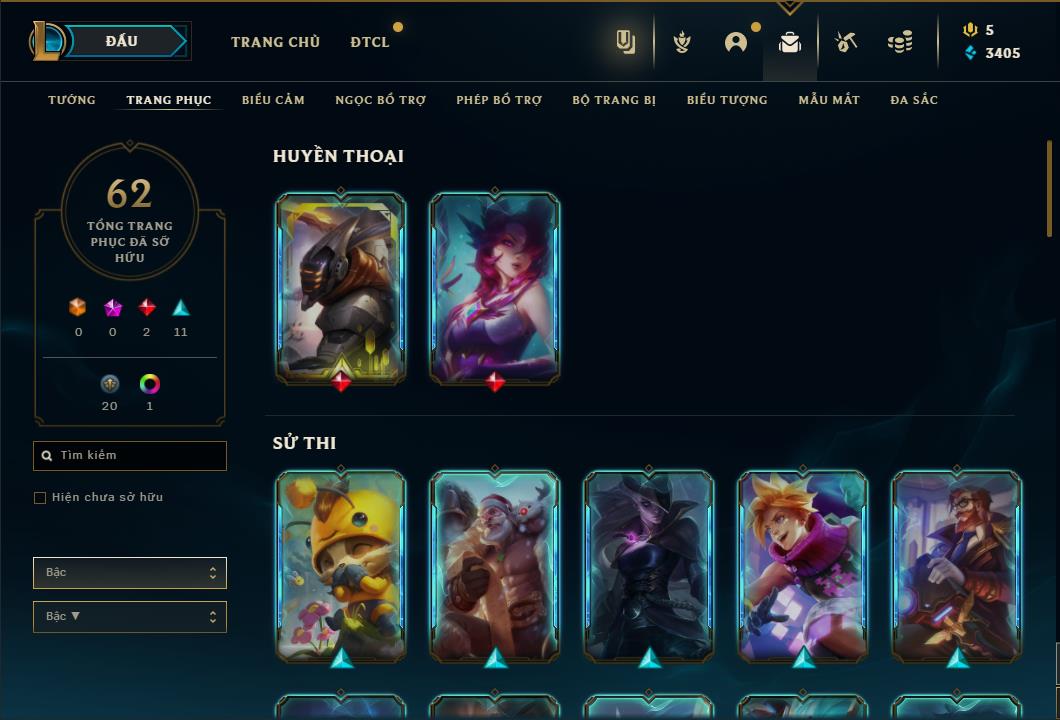Open the NGỌC BỔ TRỢ tab
The width and height of the screenshot is (1060, 720).
click(x=380, y=100)
